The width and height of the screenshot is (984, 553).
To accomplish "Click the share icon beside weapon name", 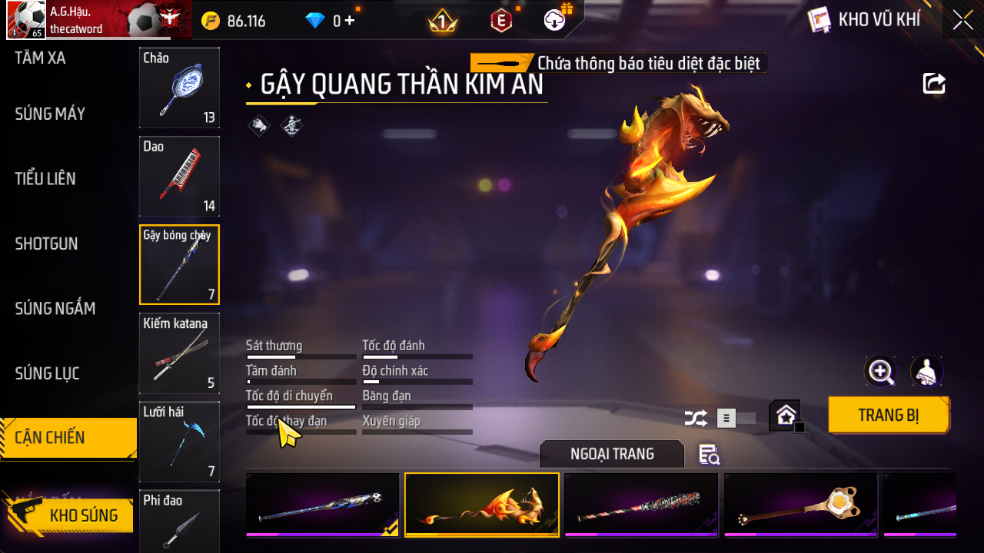I will [x=934, y=84].
